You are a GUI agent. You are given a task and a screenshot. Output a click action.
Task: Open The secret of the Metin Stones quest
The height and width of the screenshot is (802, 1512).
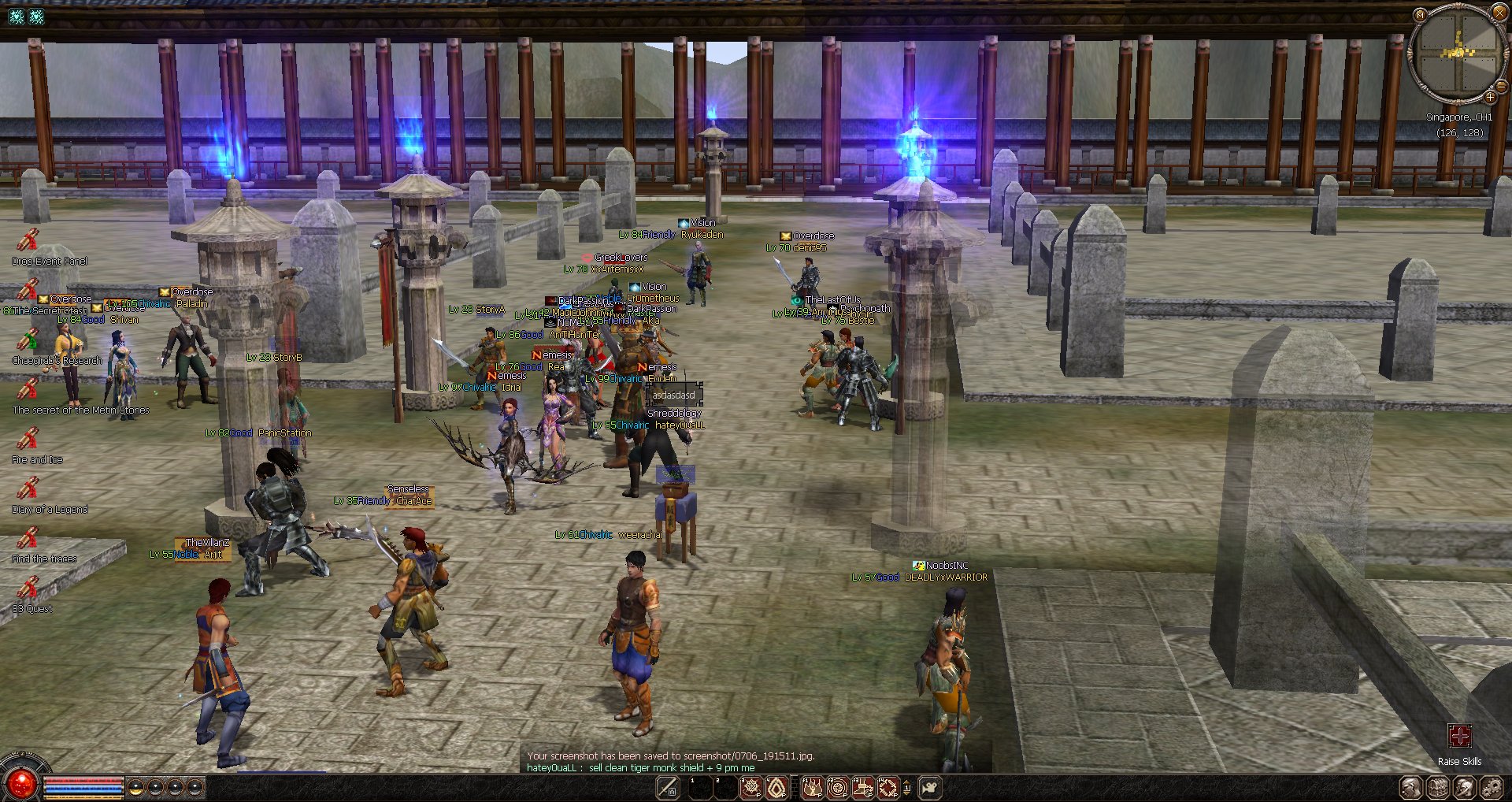coord(28,389)
